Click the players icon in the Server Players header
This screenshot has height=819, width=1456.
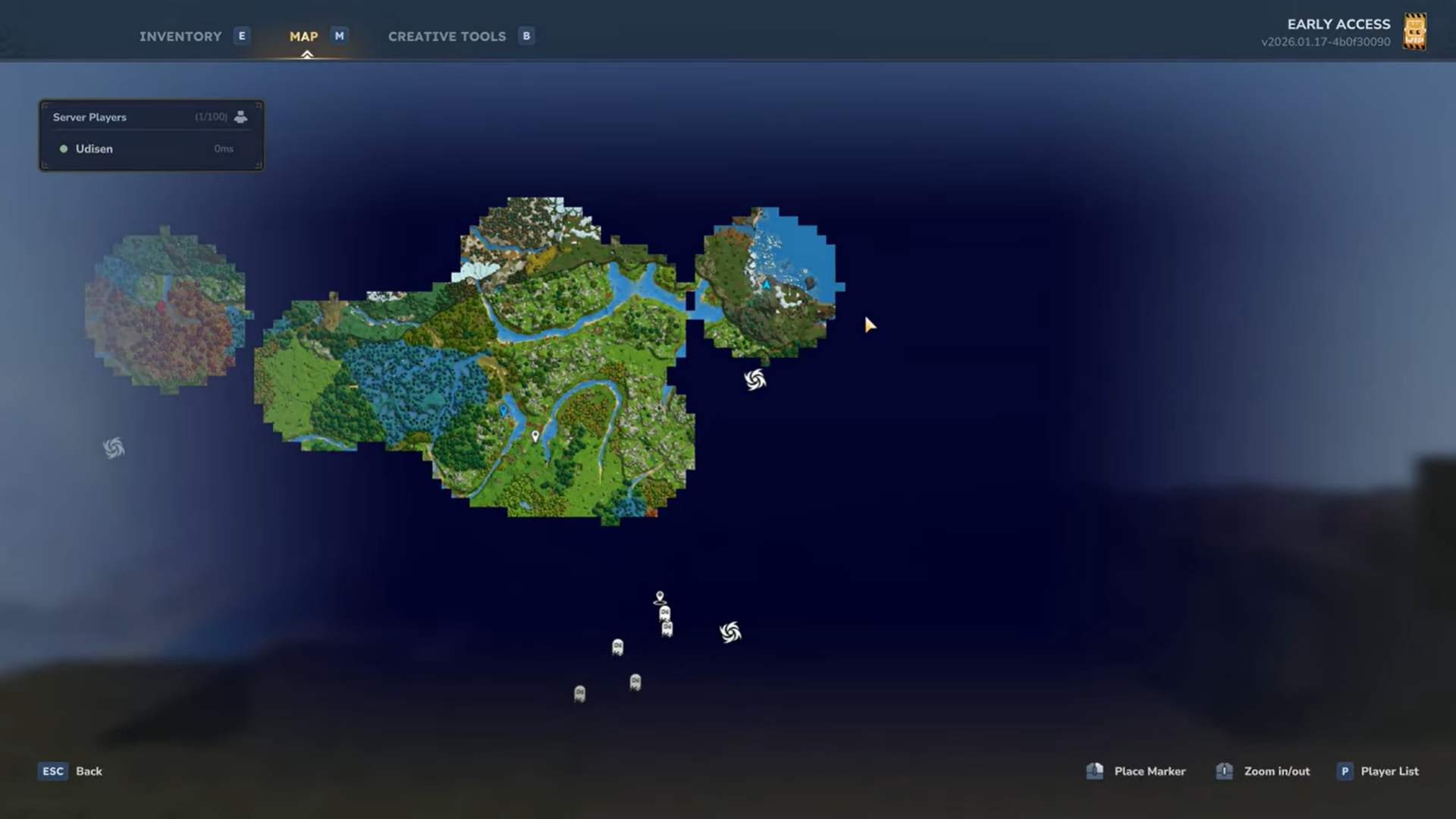(241, 117)
